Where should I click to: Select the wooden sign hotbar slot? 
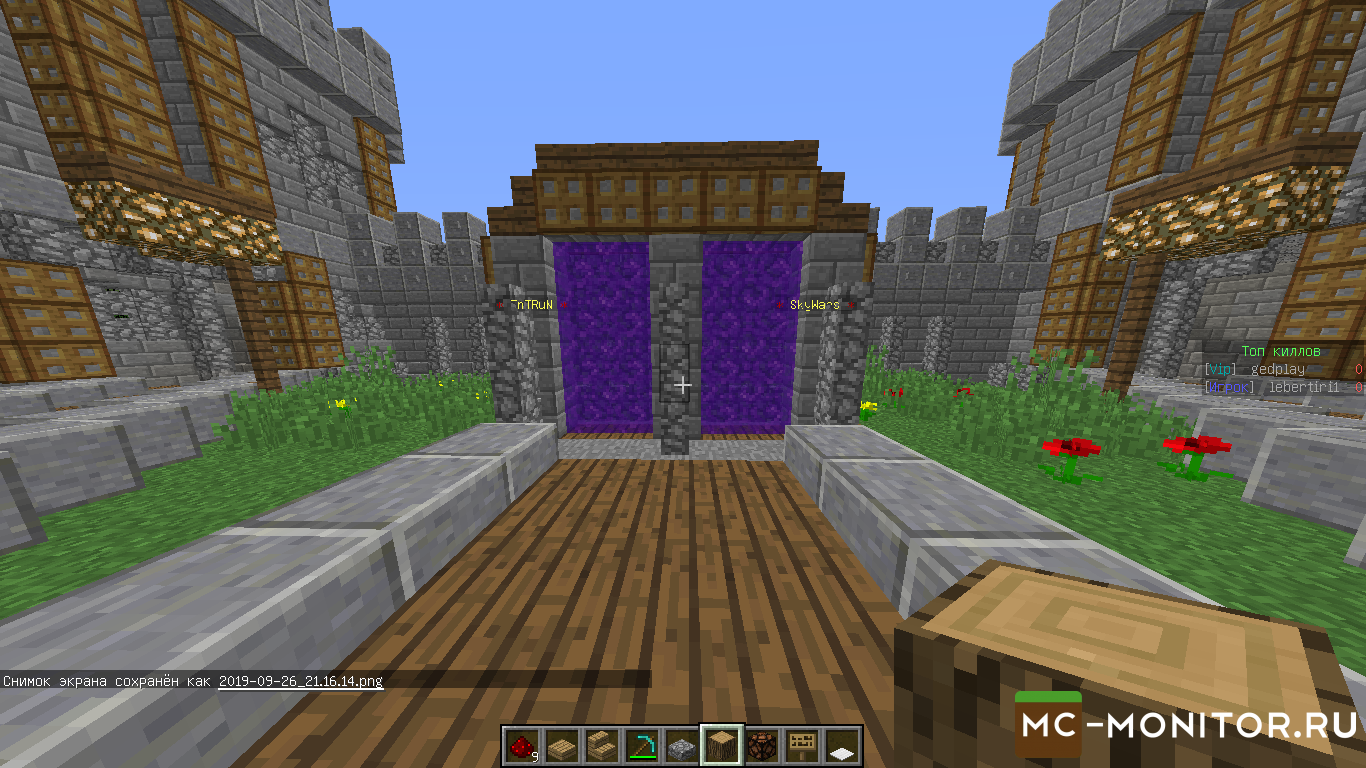point(802,746)
